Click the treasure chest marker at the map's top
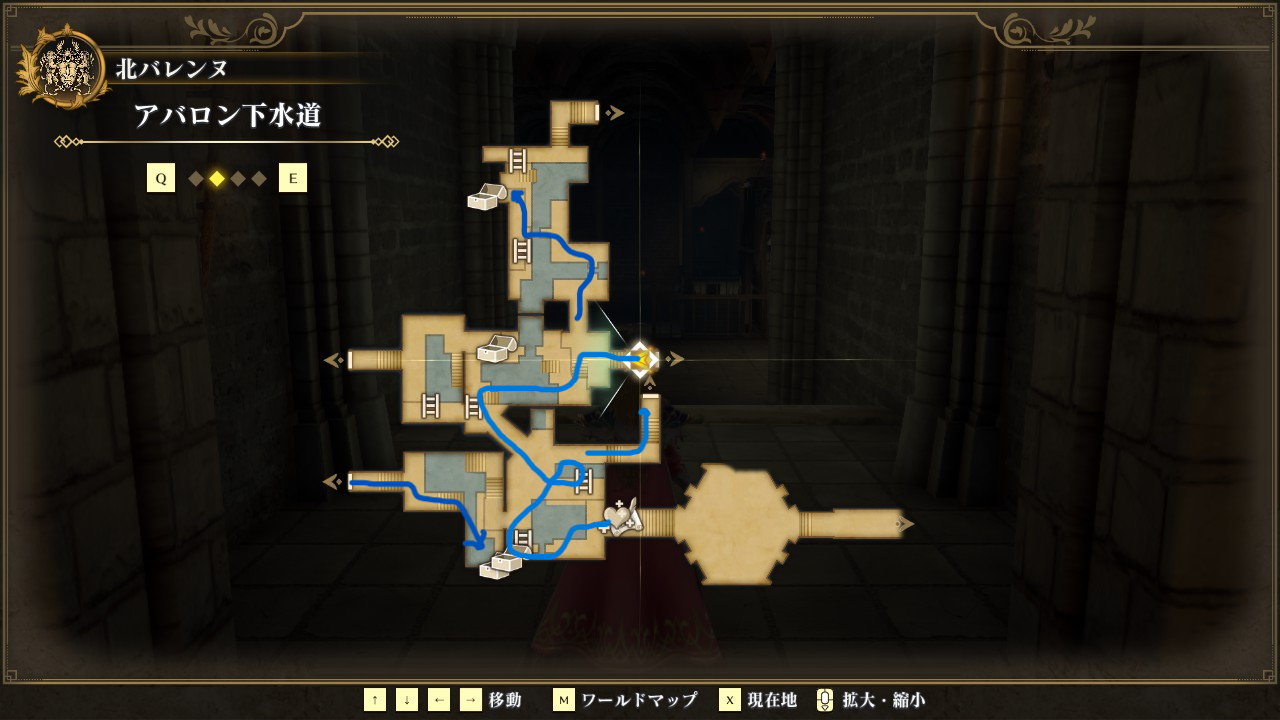This screenshot has height=720, width=1280. click(486, 197)
